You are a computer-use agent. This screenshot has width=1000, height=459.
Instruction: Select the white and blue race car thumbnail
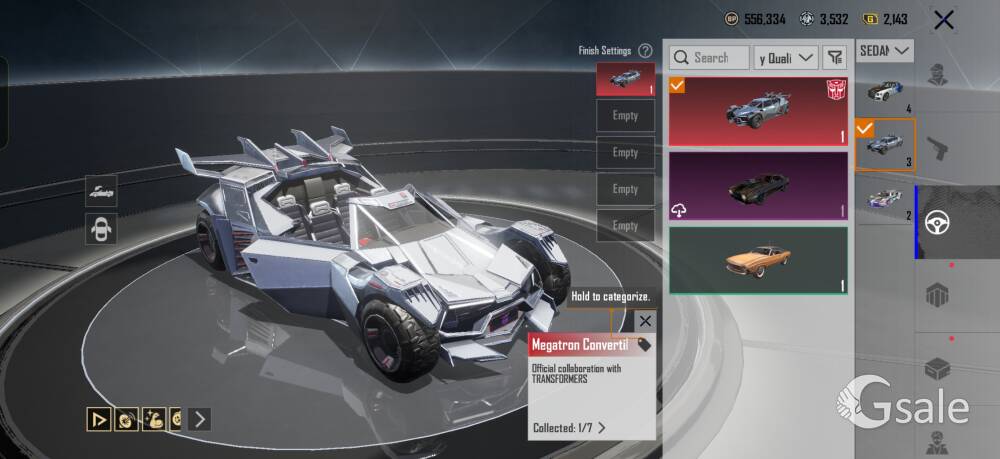(x=884, y=199)
